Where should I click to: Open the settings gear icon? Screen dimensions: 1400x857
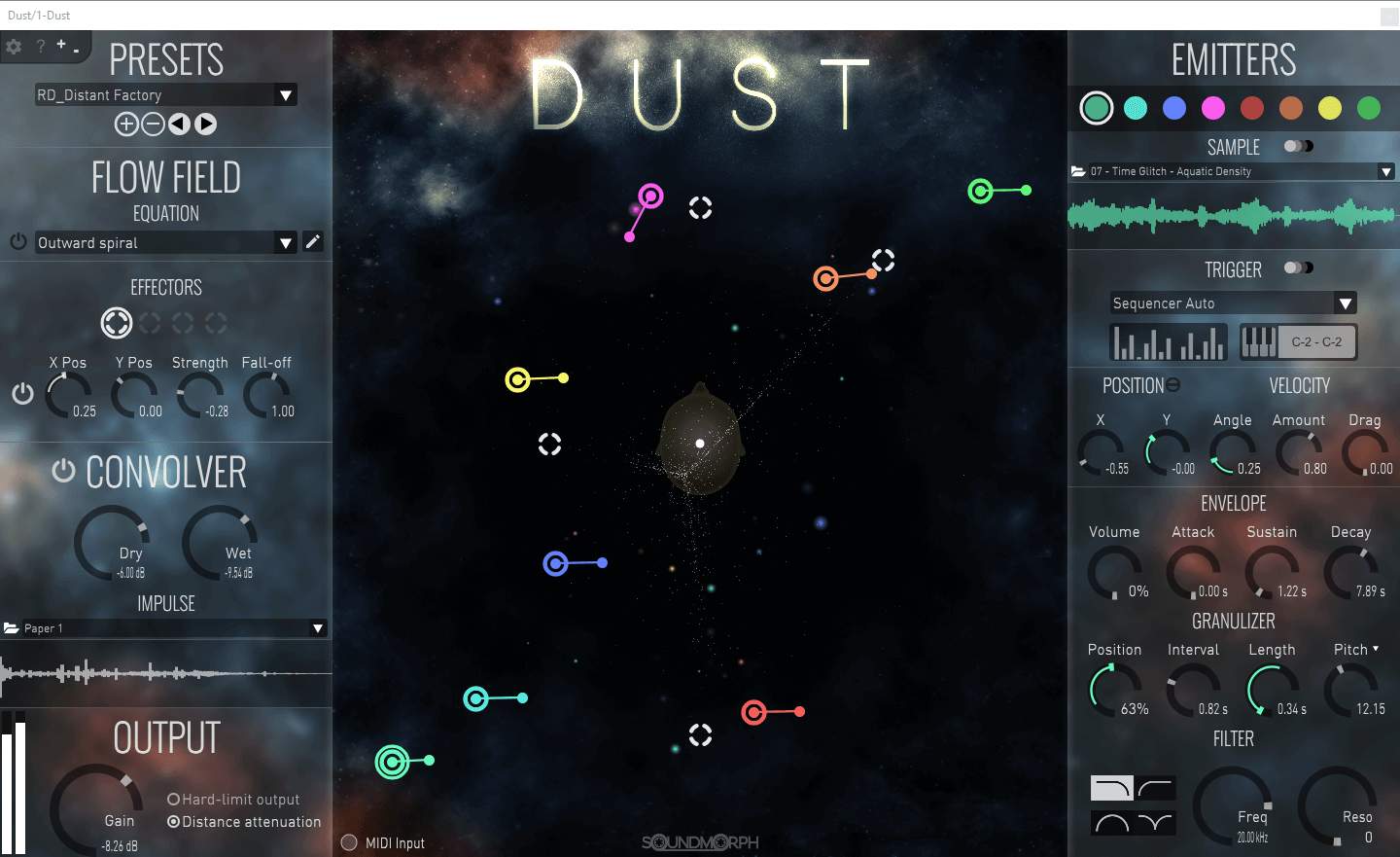14,46
